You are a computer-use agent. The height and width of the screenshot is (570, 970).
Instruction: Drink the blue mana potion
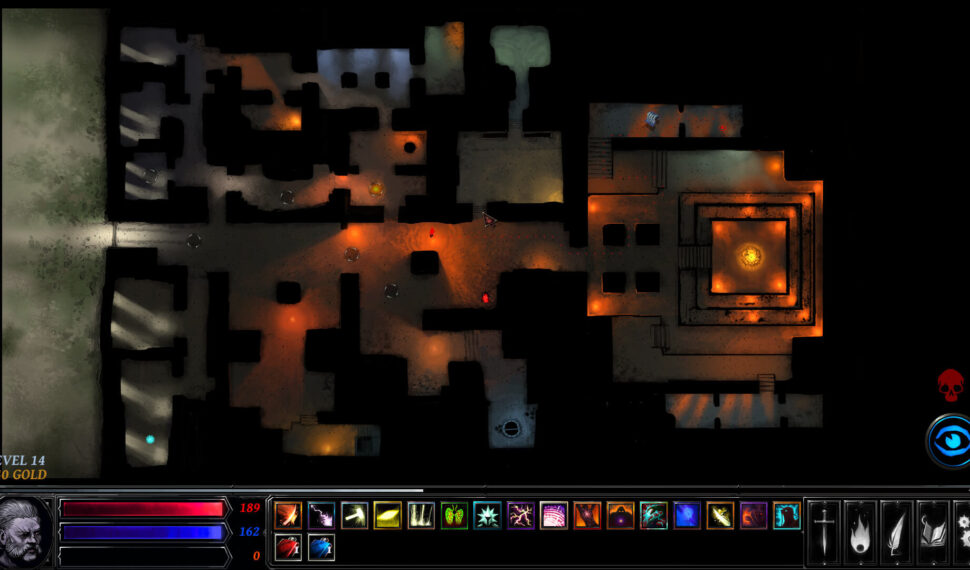(x=321, y=547)
